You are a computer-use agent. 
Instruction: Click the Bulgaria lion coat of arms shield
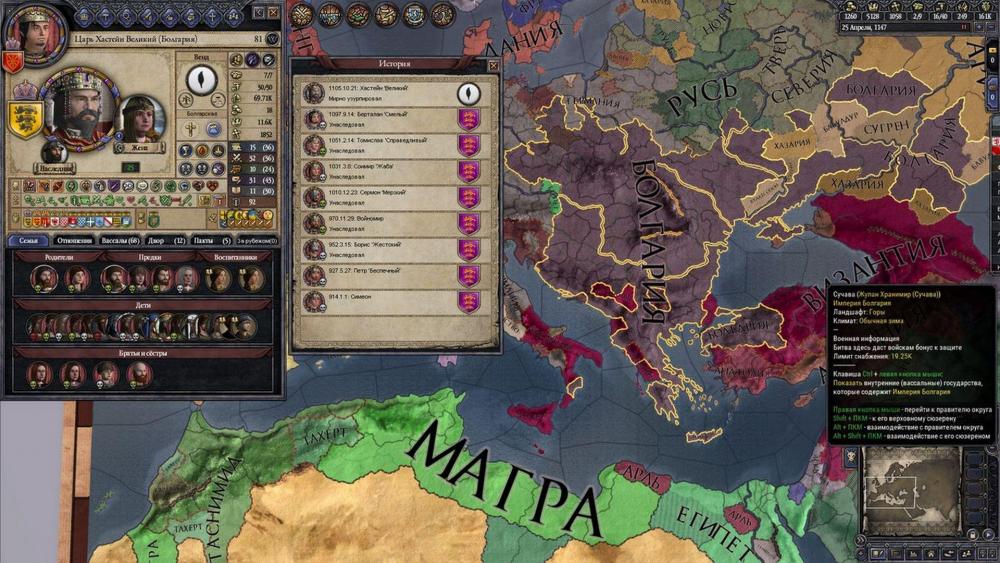coord(25,118)
